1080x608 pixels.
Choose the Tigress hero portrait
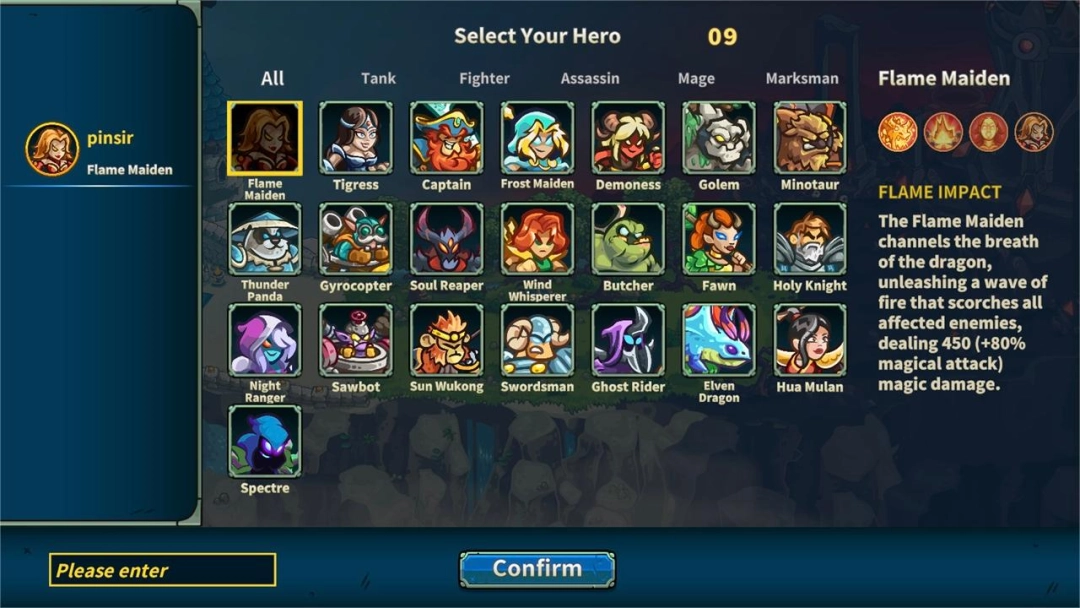356,138
